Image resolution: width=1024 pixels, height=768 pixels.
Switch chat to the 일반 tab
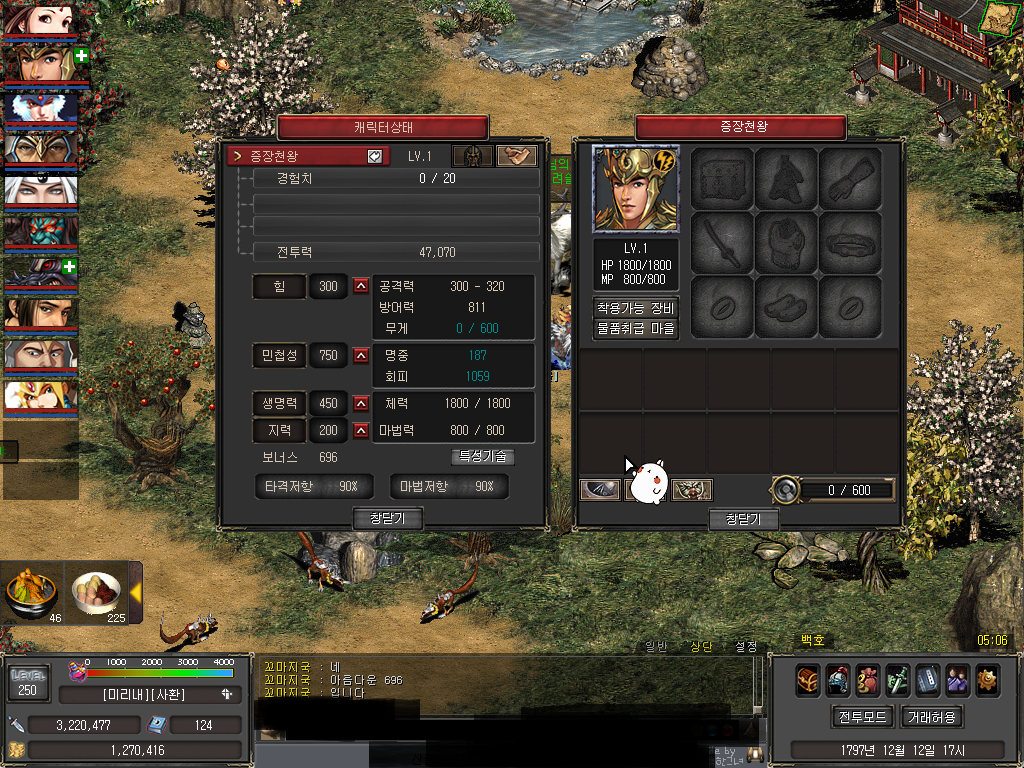(654, 646)
